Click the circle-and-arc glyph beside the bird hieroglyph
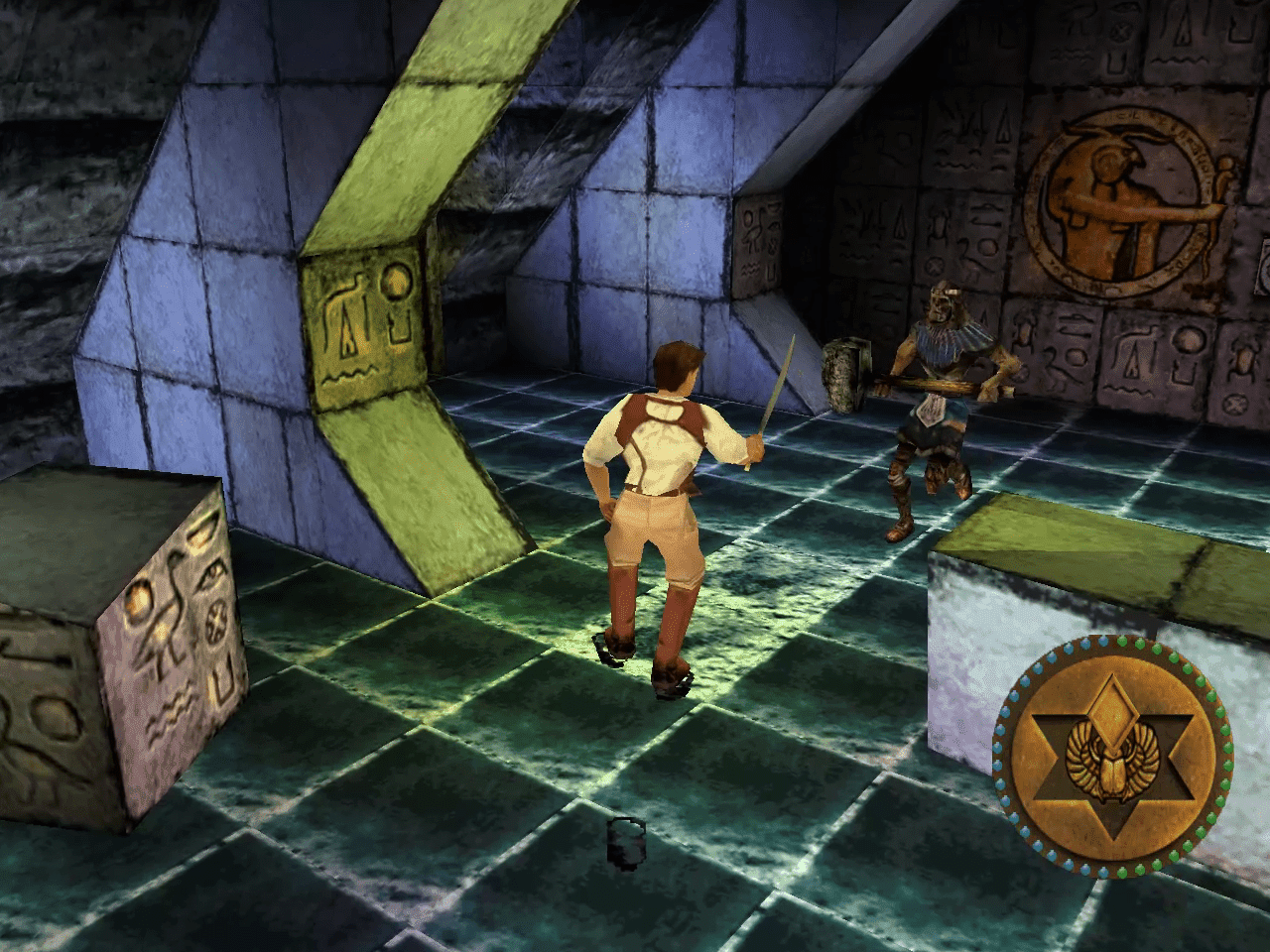Viewport: 1270px width, 952px height. [x=397, y=286]
